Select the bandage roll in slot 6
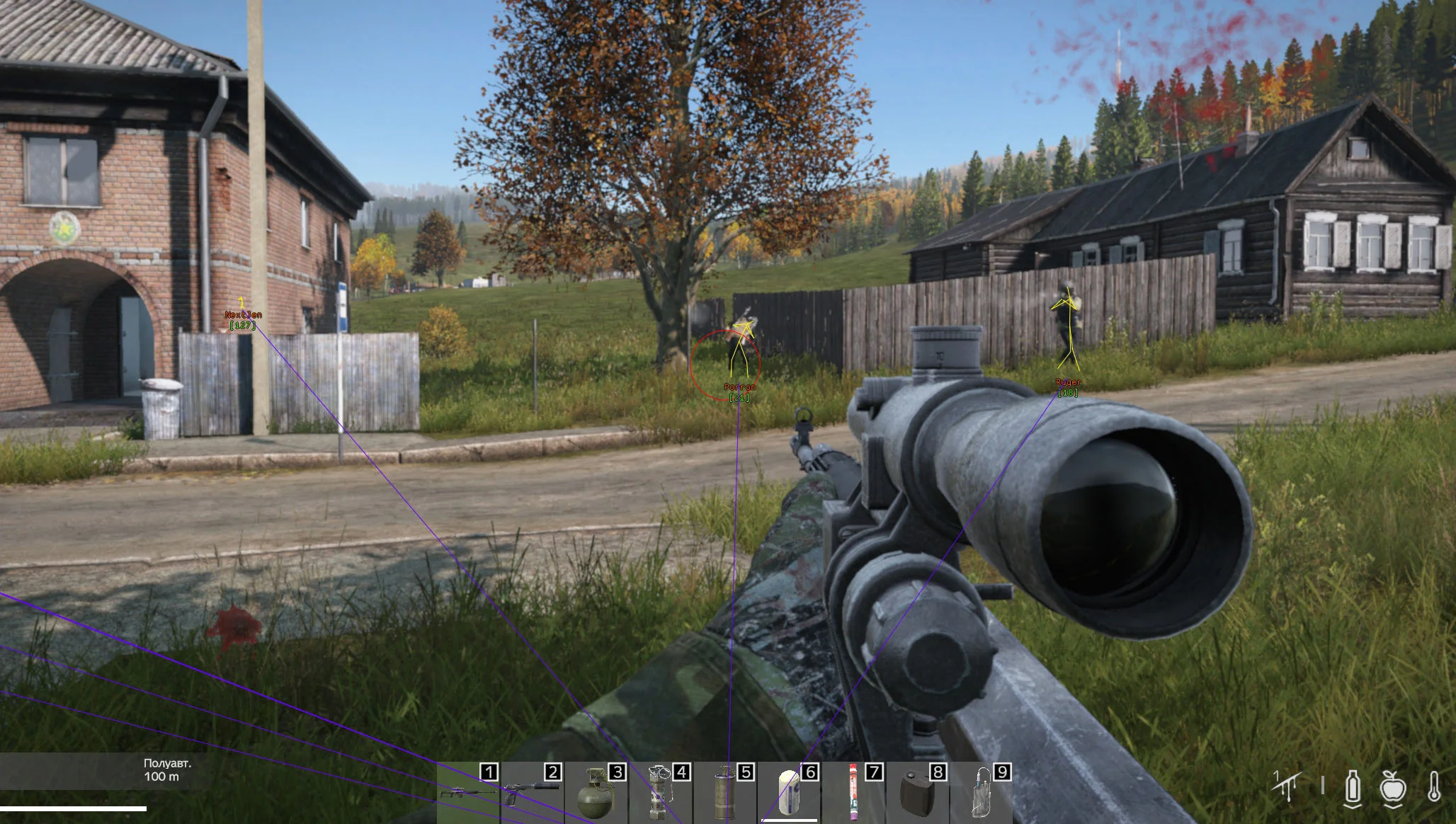 (x=788, y=793)
